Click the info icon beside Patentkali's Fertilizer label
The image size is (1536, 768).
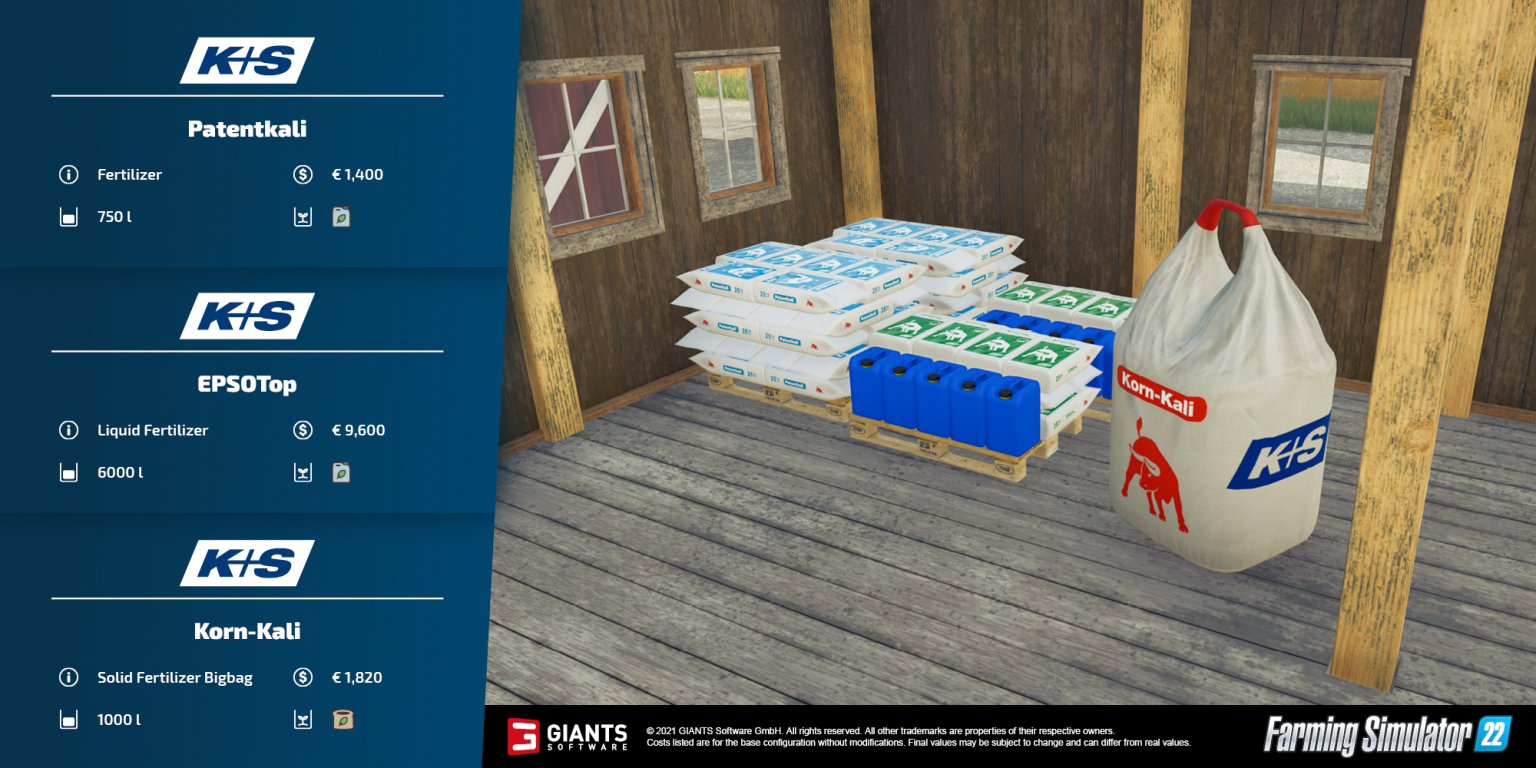(68, 174)
